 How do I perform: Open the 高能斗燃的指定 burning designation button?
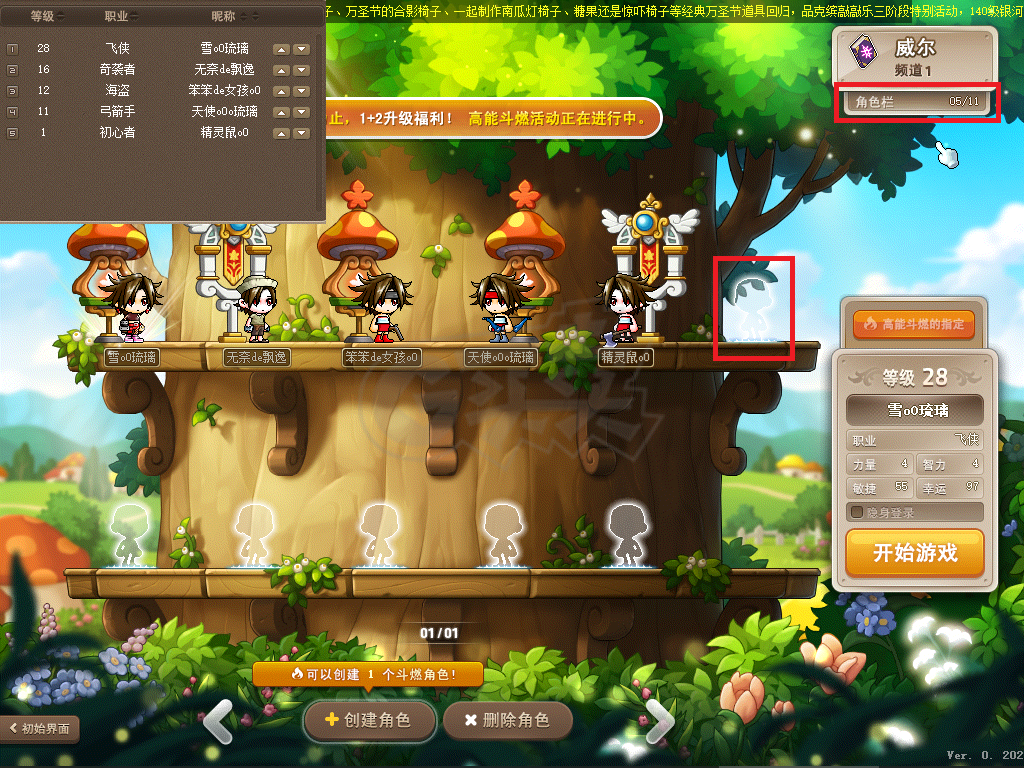click(x=913, y=324)
